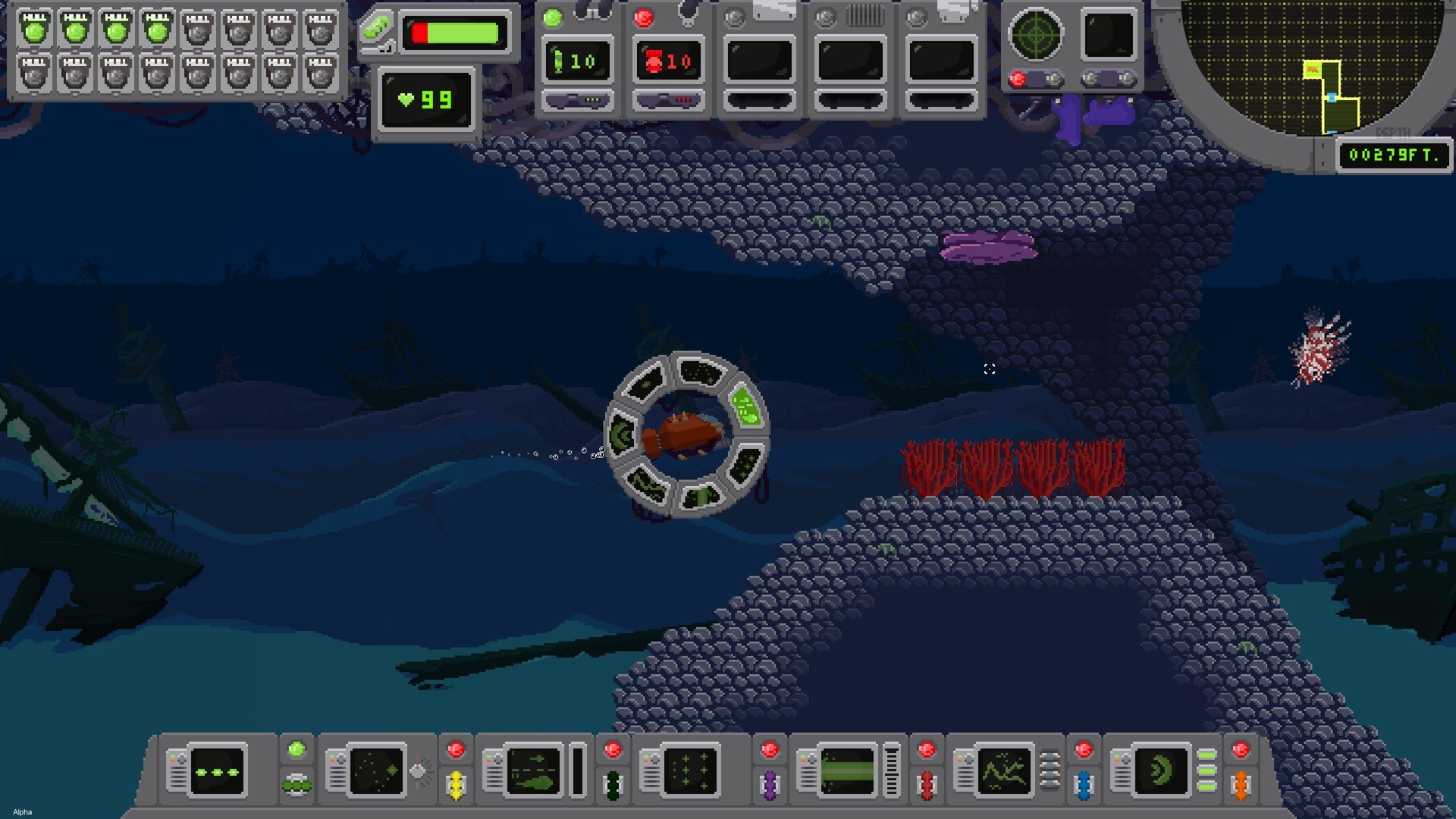This screenshot has width=1456, height=819.
Task: Select the green targeting scope on the radar panel
Action: (1037, 35)
